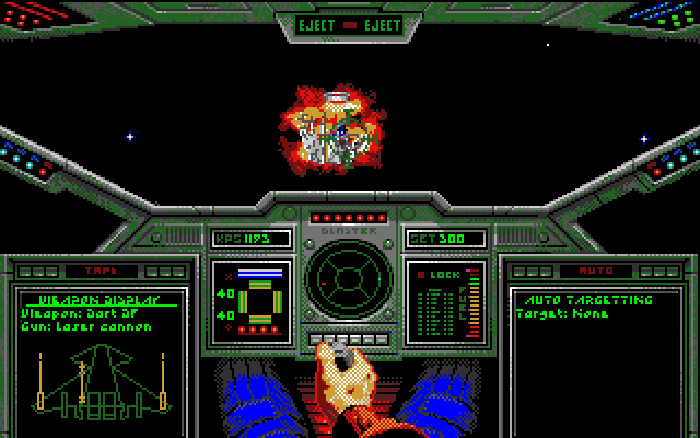Check the shield and armor status display
Viewport: 700px width, 438px height.
pyautogui.click(x=253, y=302)
